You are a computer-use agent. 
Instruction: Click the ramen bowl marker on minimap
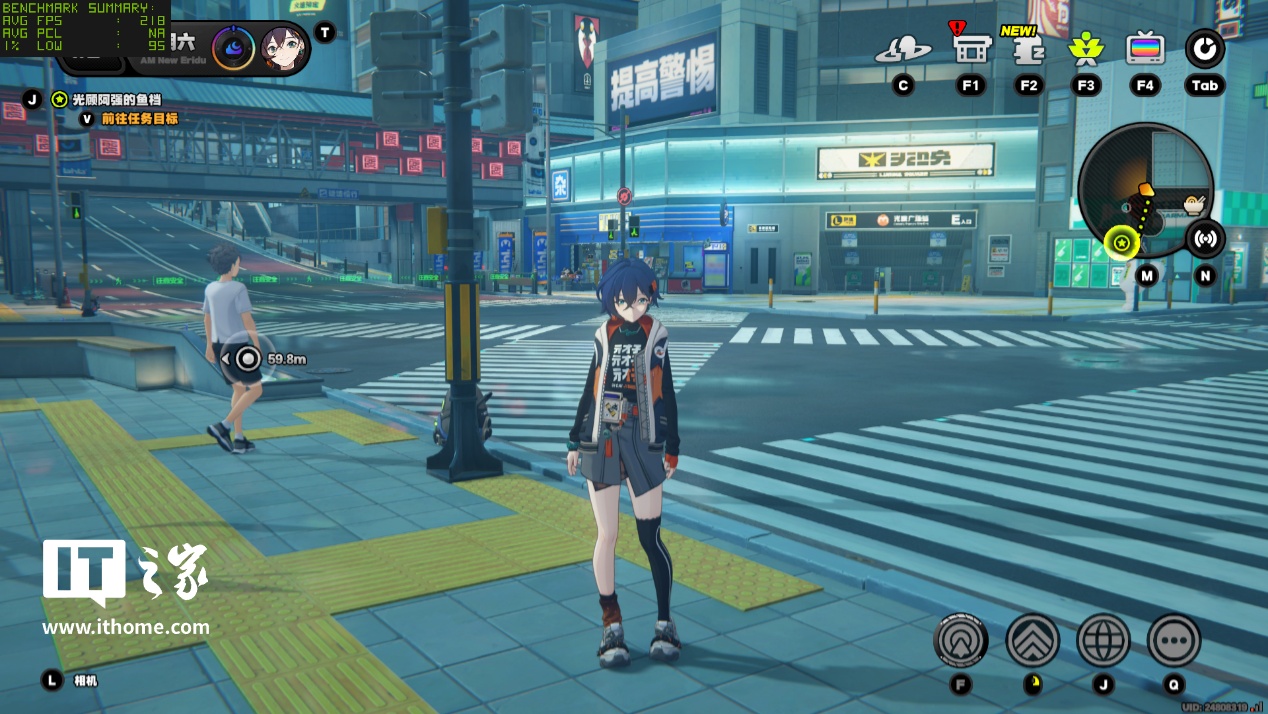point(1193,205)
